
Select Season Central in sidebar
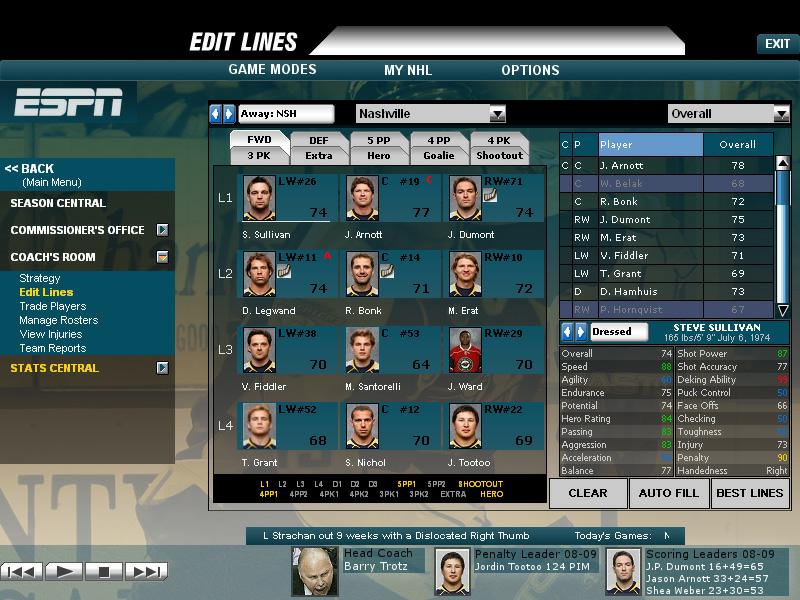pyautogui.click(x=58, y=203)
